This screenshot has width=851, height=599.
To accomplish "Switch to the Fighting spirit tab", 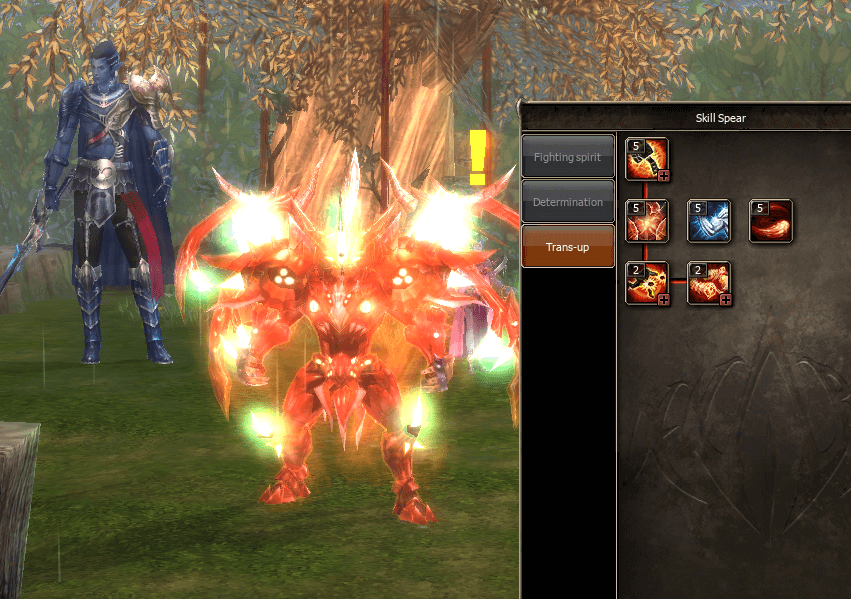I will [x=567, y=157].
